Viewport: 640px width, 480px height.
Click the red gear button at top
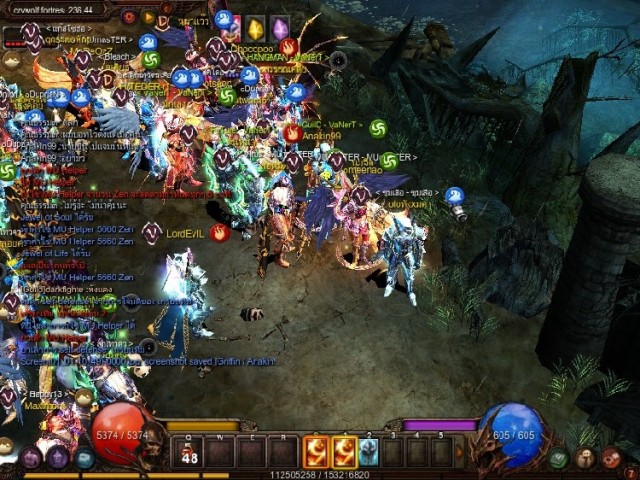click(129, 17)
